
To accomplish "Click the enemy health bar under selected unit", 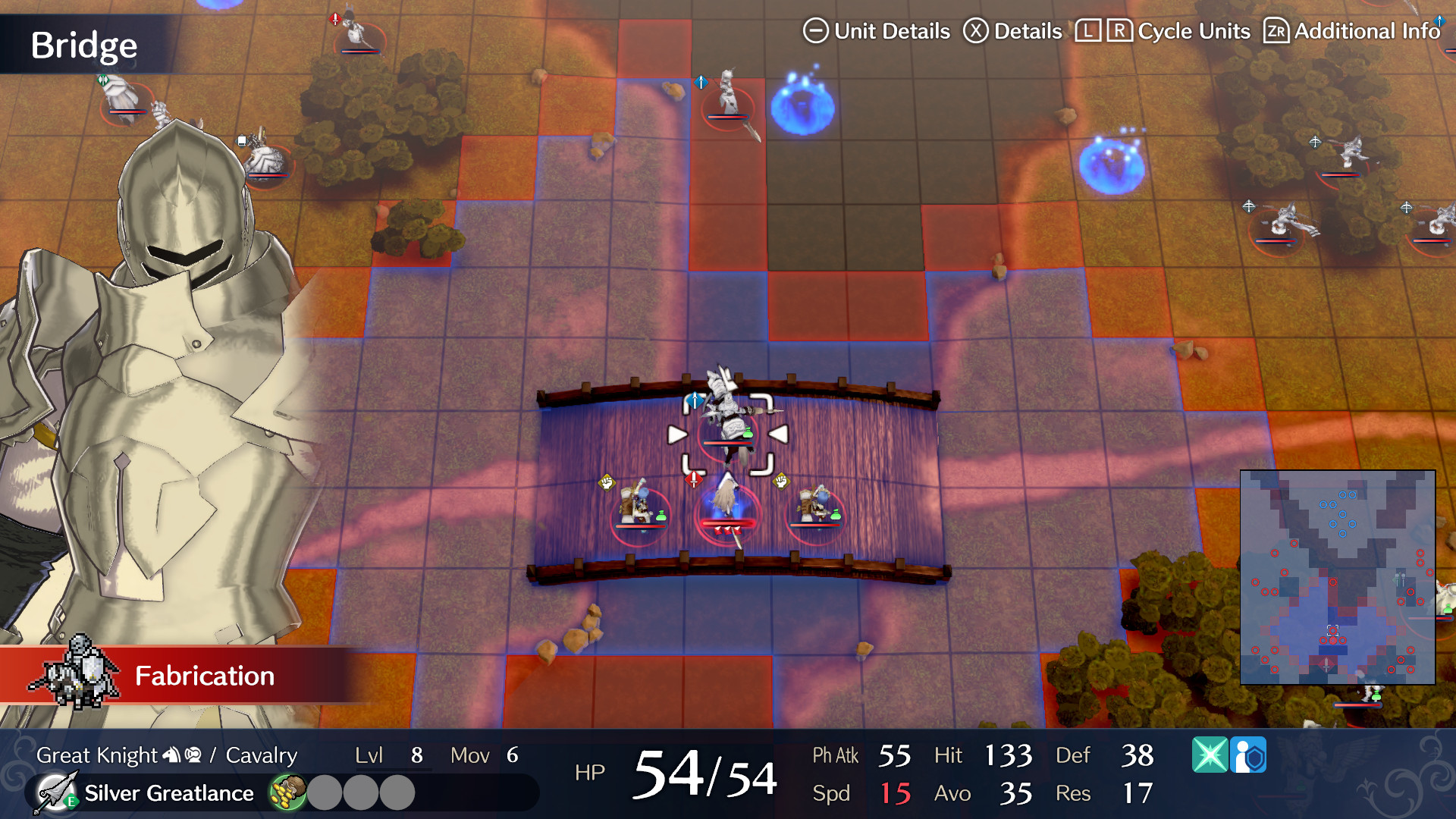I will tap(728, 442).
